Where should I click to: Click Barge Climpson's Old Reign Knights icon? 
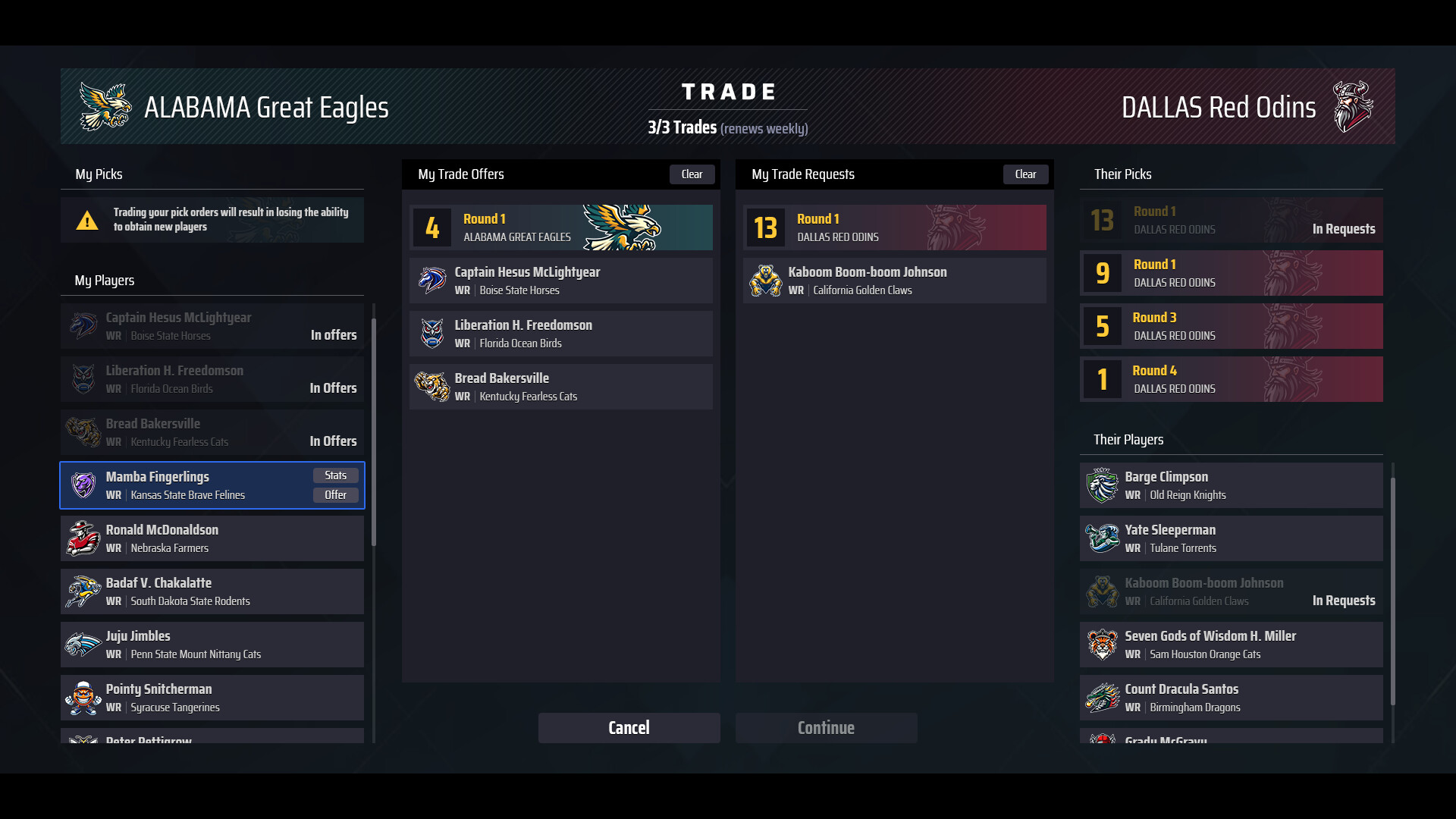pos(1103,485)
